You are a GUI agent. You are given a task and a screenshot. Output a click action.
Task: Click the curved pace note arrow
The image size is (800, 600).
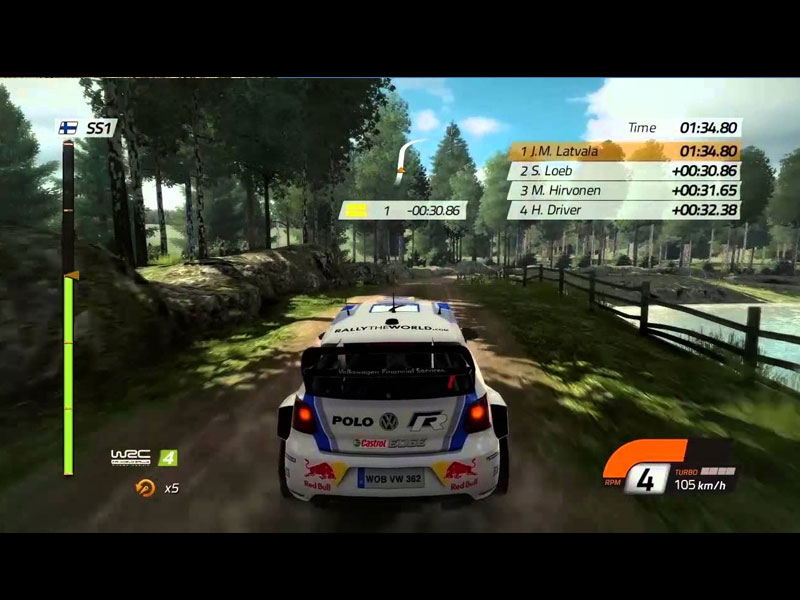click(x=405, y=160)
